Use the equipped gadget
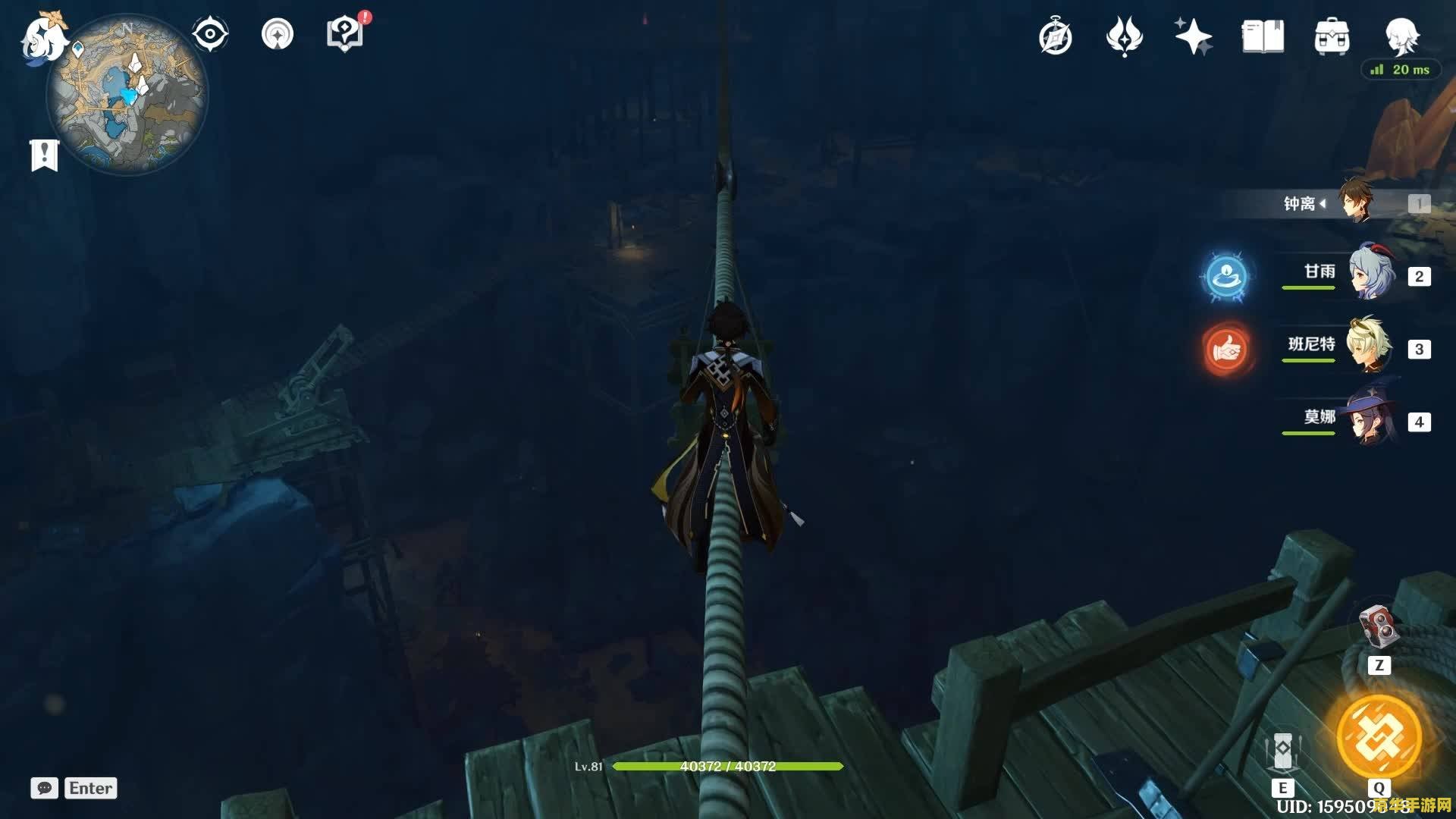The image size is (1456, 819). click(1379, 626)
